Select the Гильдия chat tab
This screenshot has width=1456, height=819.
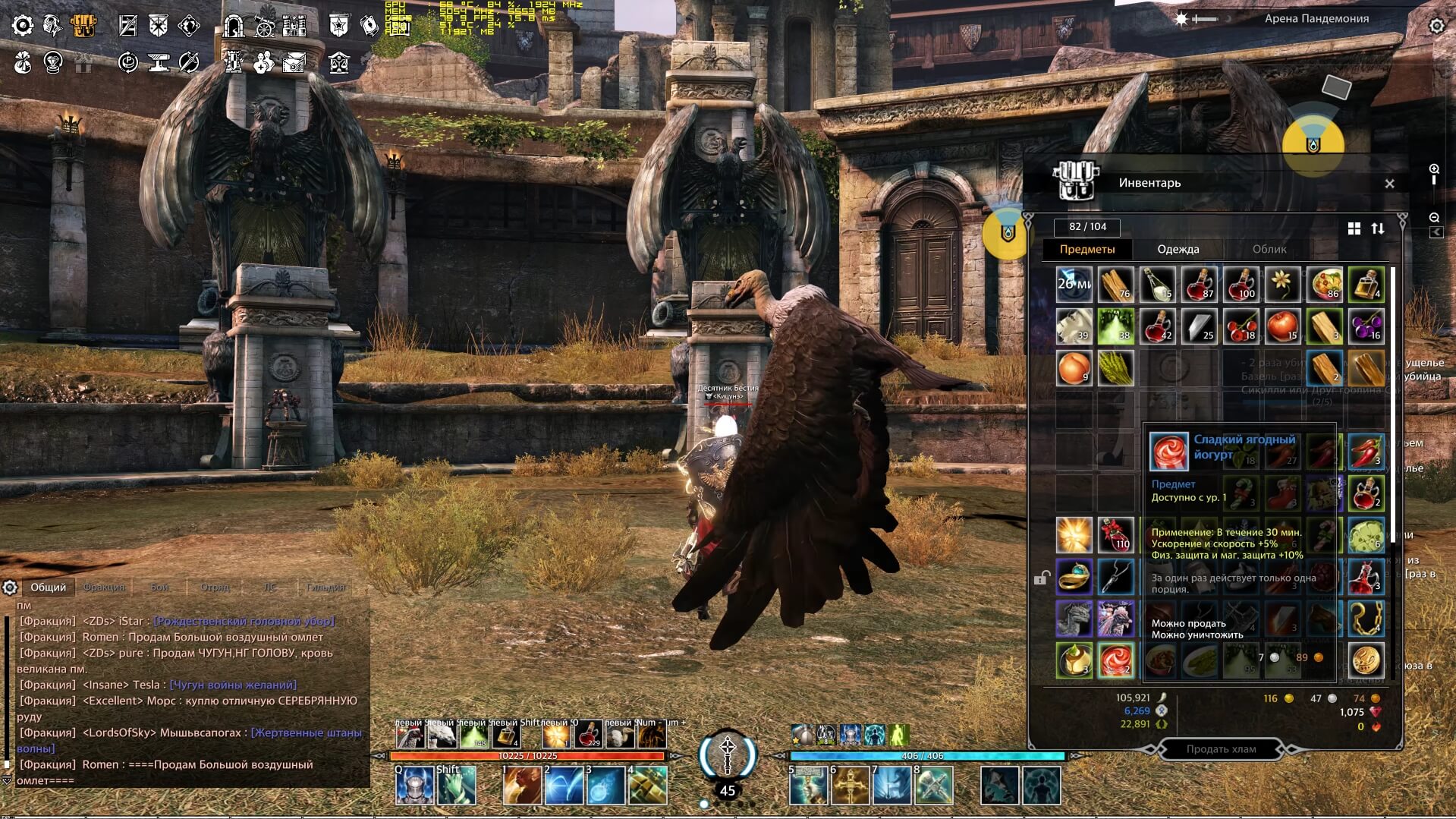pyautogui.click(x=326, y=587)
